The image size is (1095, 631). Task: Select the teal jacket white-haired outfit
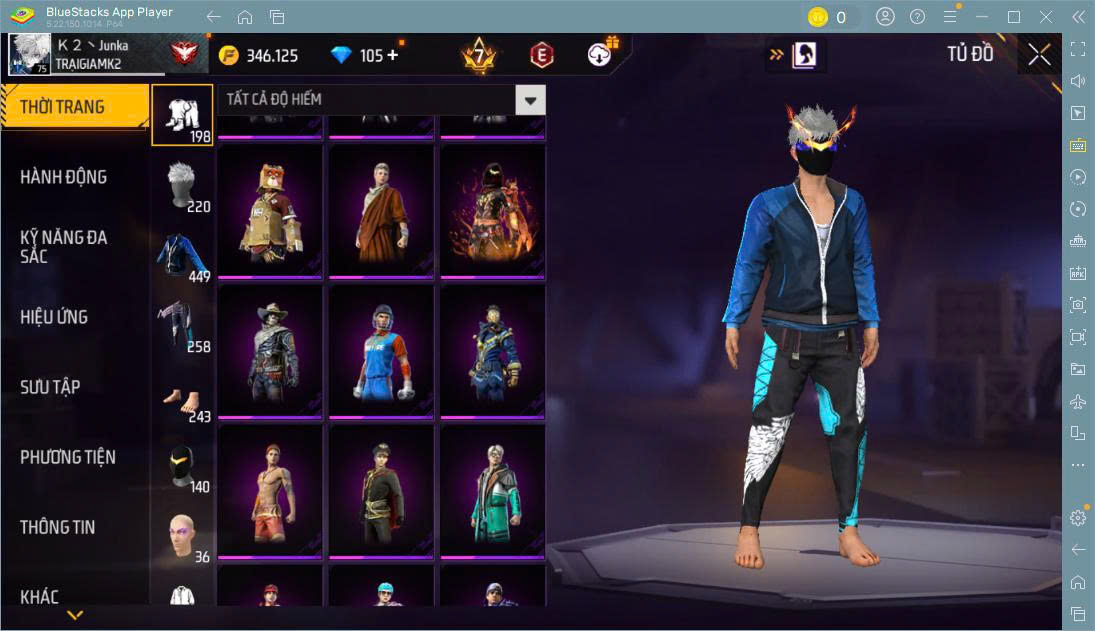(492, 492)
